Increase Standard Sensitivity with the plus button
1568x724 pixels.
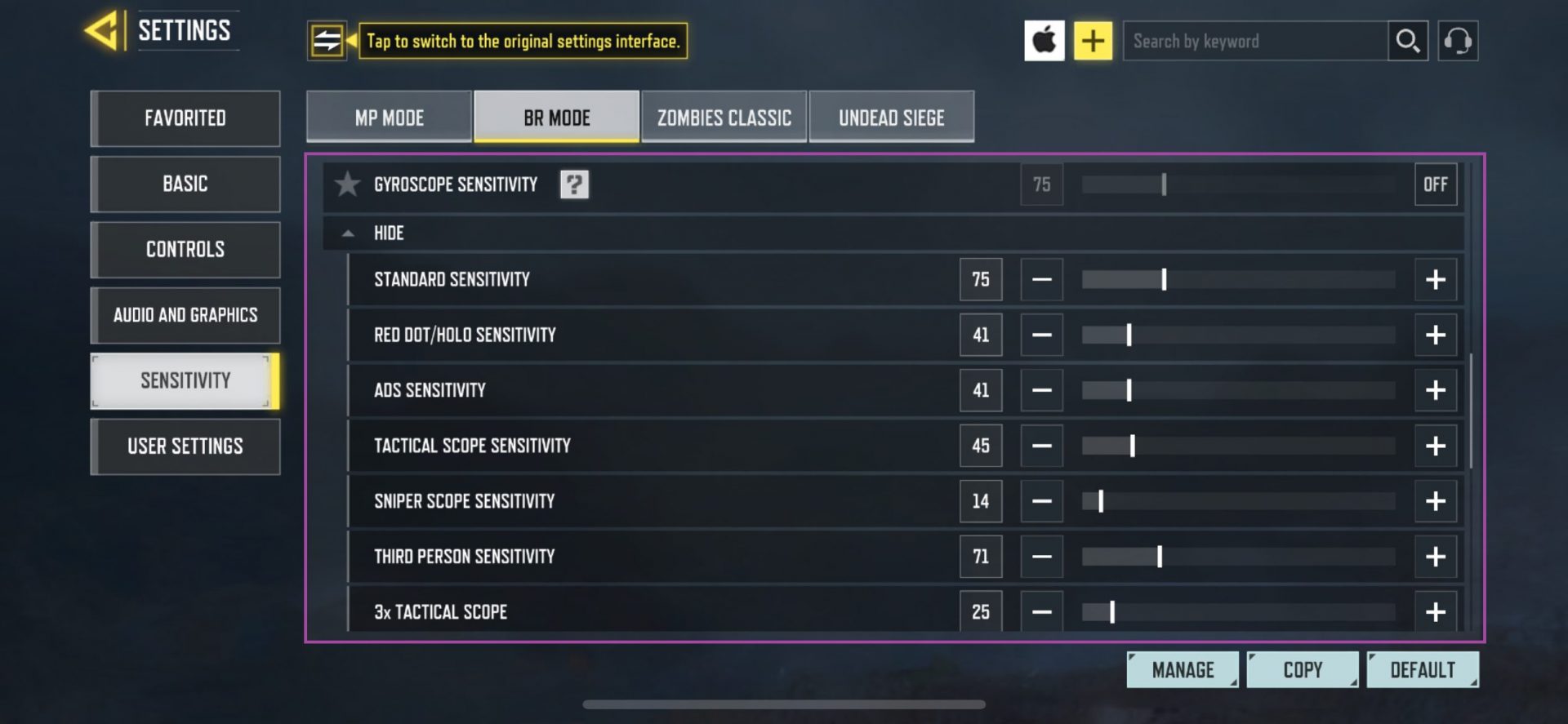click(x=1435, y=279)
